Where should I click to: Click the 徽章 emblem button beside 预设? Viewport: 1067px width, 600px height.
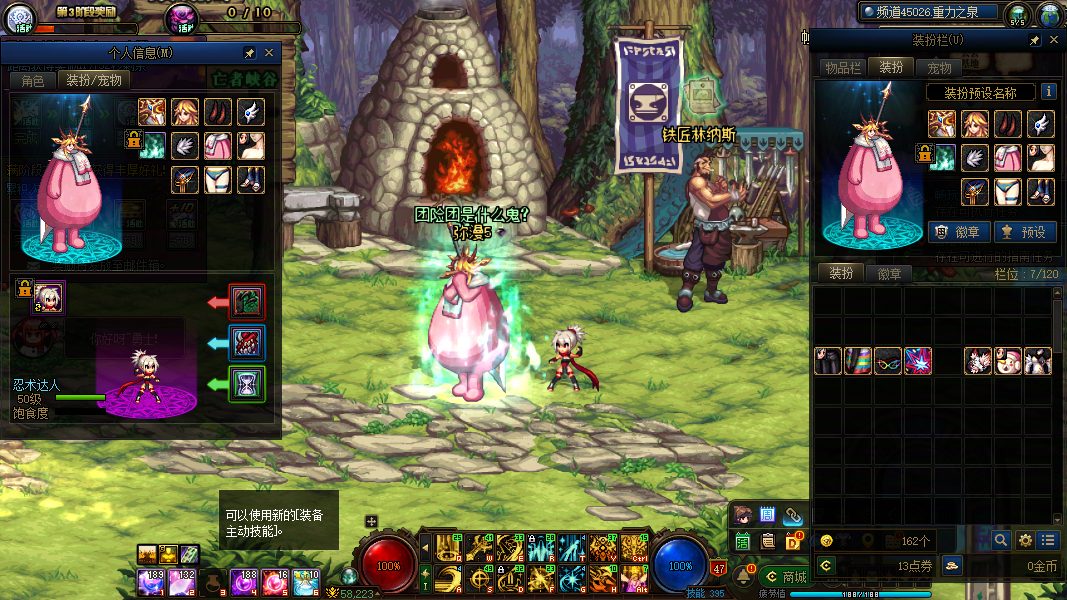[x=960, y=232]
